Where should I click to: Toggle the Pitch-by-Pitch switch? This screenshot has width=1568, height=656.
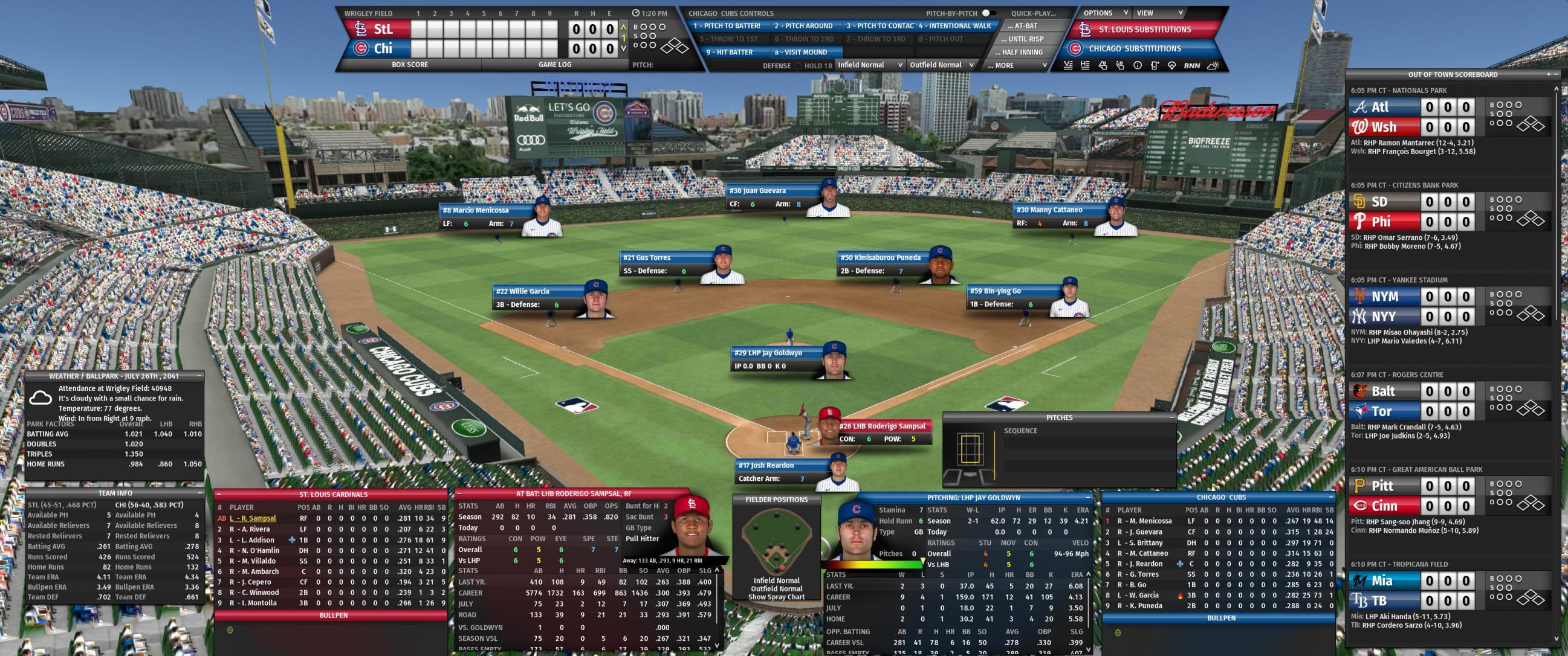click(x=988, y=13)
